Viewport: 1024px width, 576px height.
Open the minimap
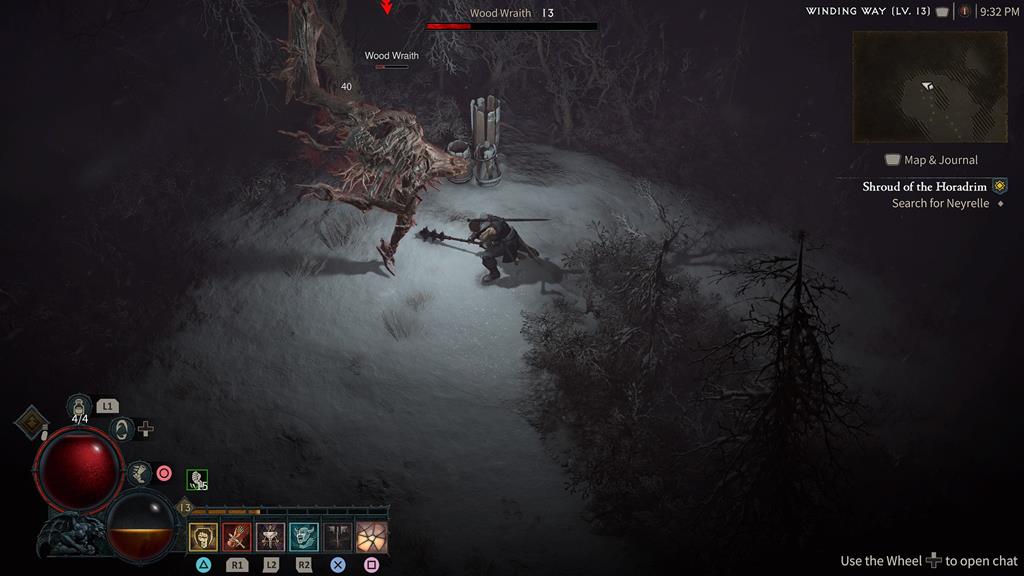[x=929, y=87]
